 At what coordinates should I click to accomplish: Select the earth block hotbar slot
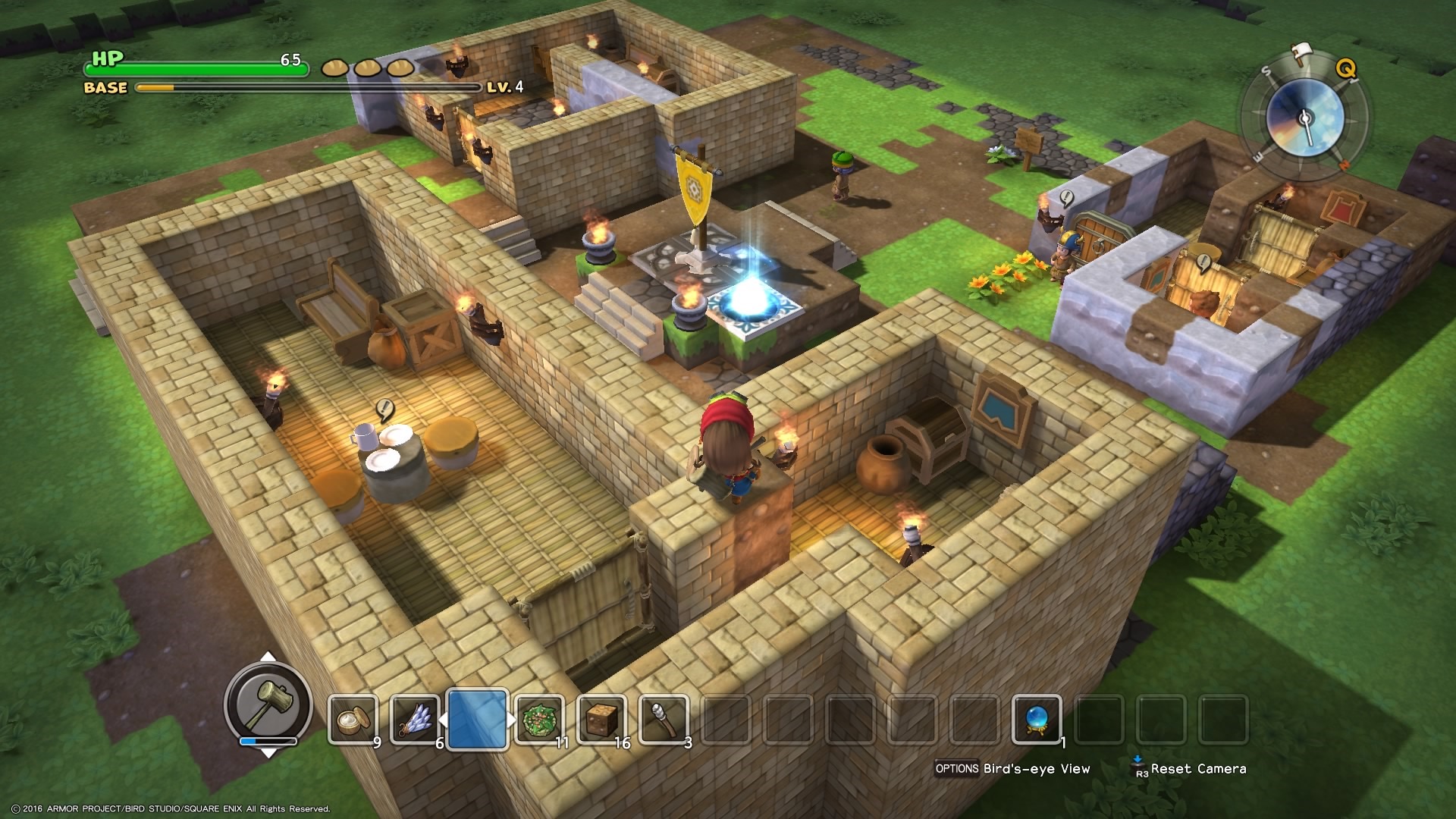[601, 720]
